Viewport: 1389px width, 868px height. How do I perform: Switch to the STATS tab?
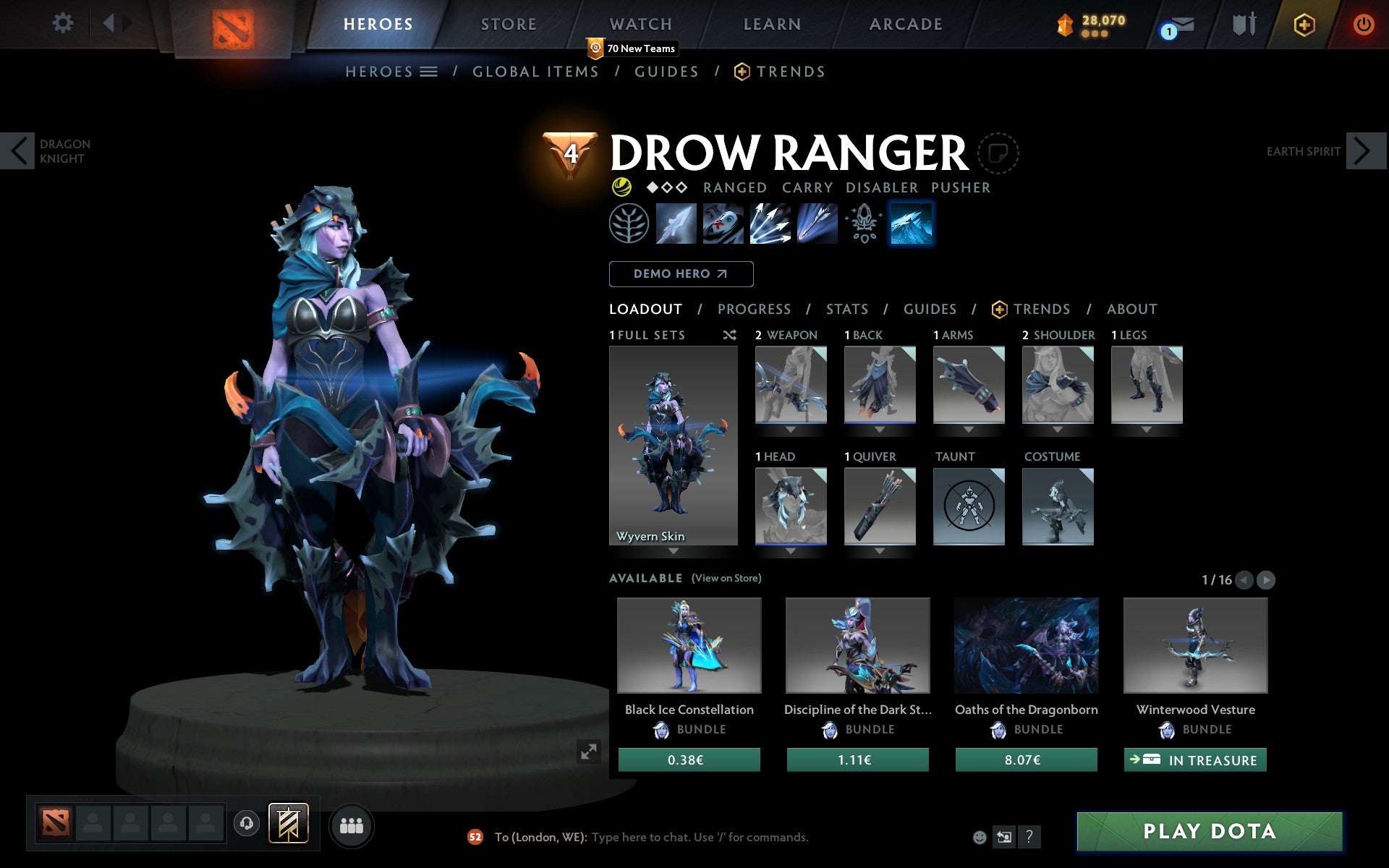pos(846,309)
